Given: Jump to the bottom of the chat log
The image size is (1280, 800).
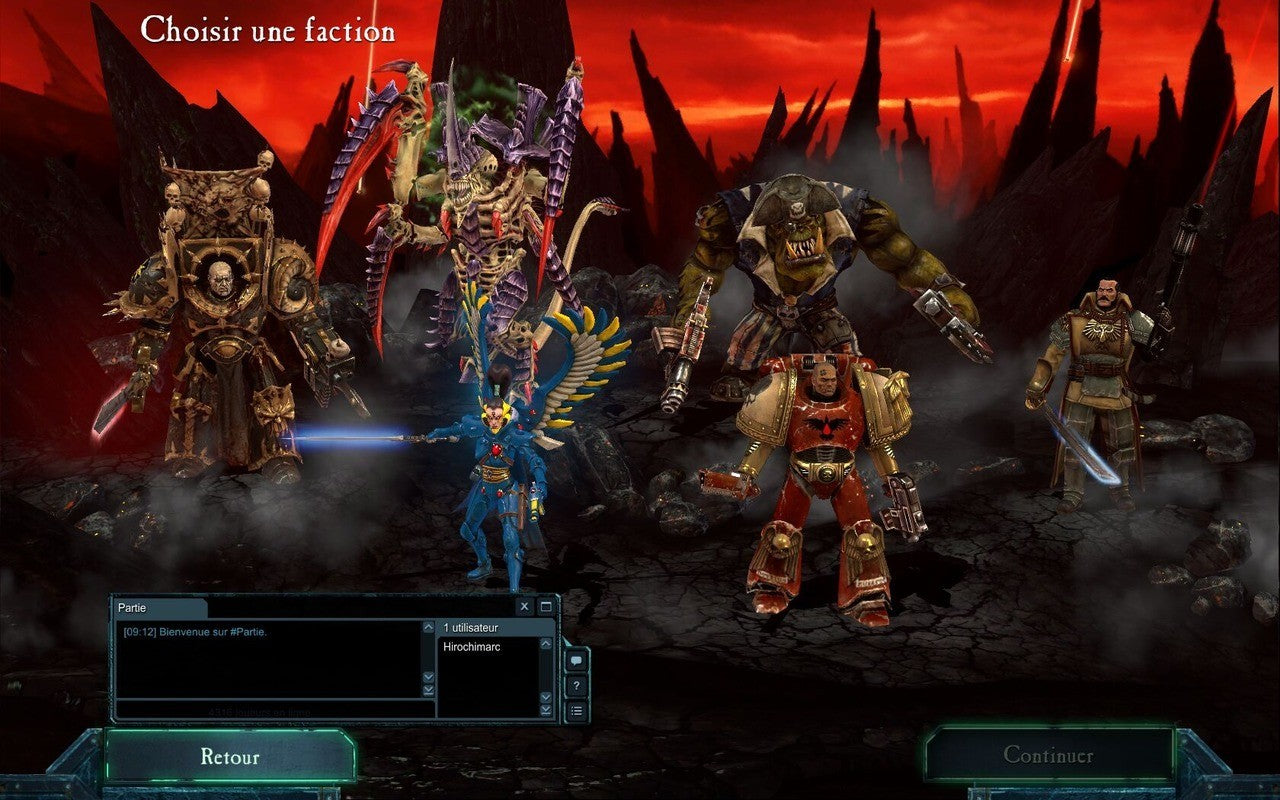Looking at the screenshot, I should coord(429,690).
